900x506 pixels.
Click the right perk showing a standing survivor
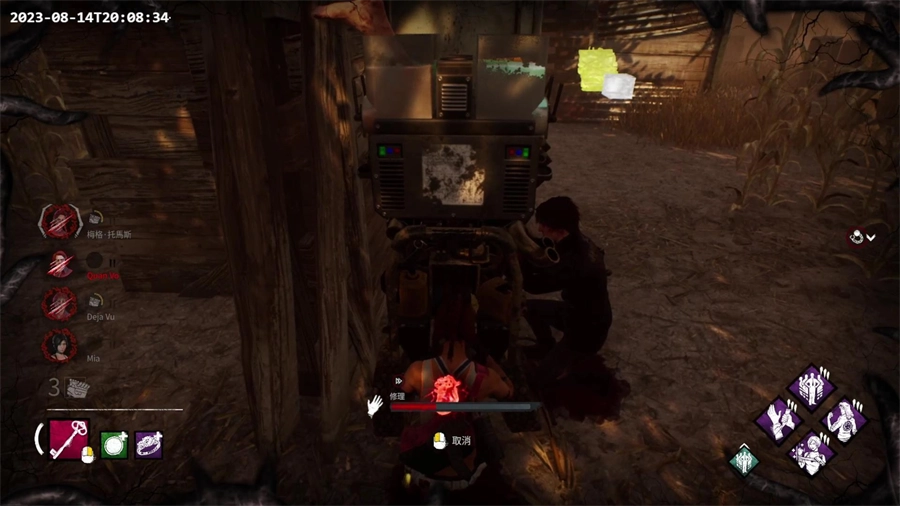pyautogui.click(x=845, y=419)
